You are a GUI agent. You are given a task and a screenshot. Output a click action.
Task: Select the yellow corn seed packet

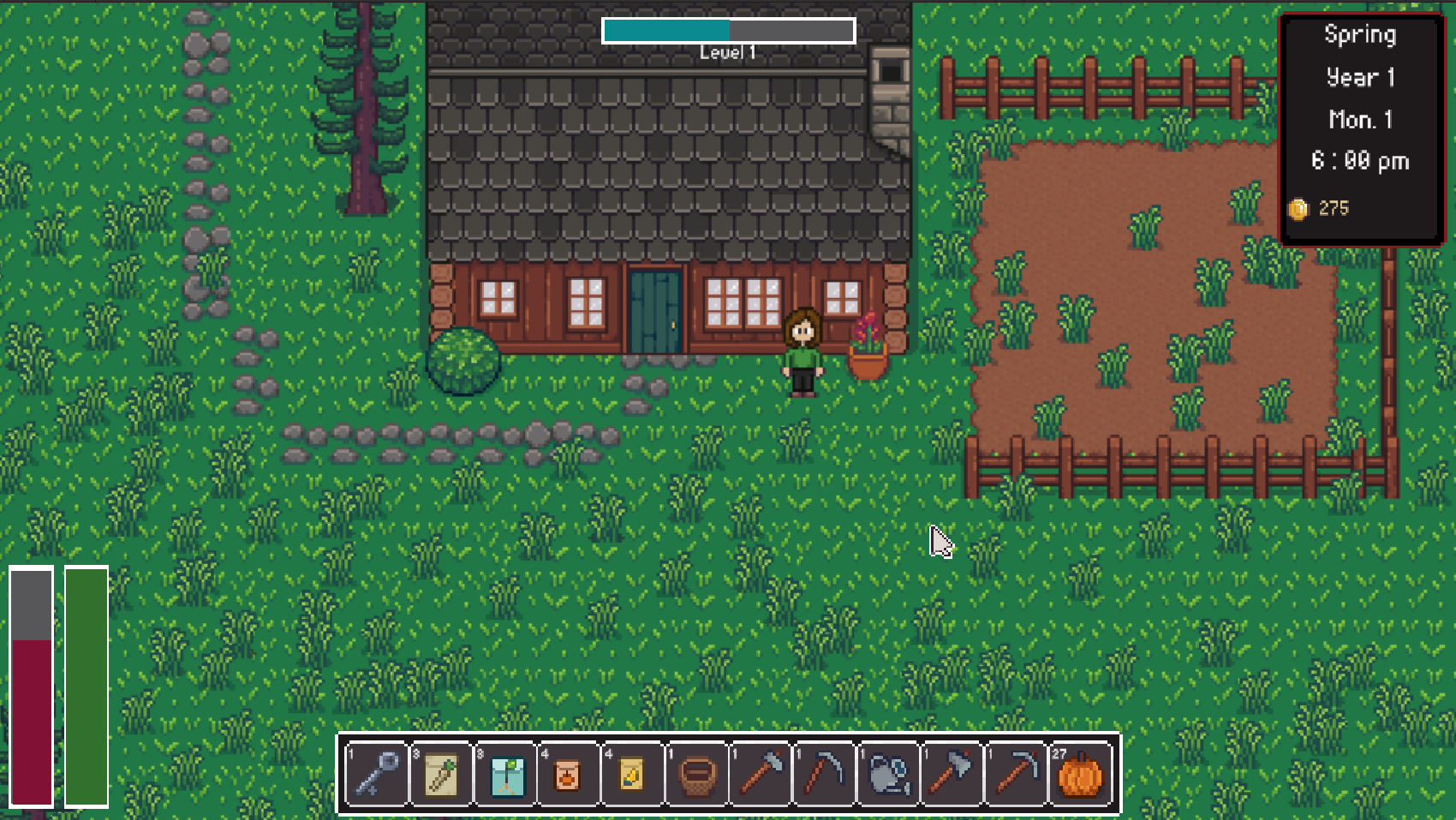click(632, 775)
